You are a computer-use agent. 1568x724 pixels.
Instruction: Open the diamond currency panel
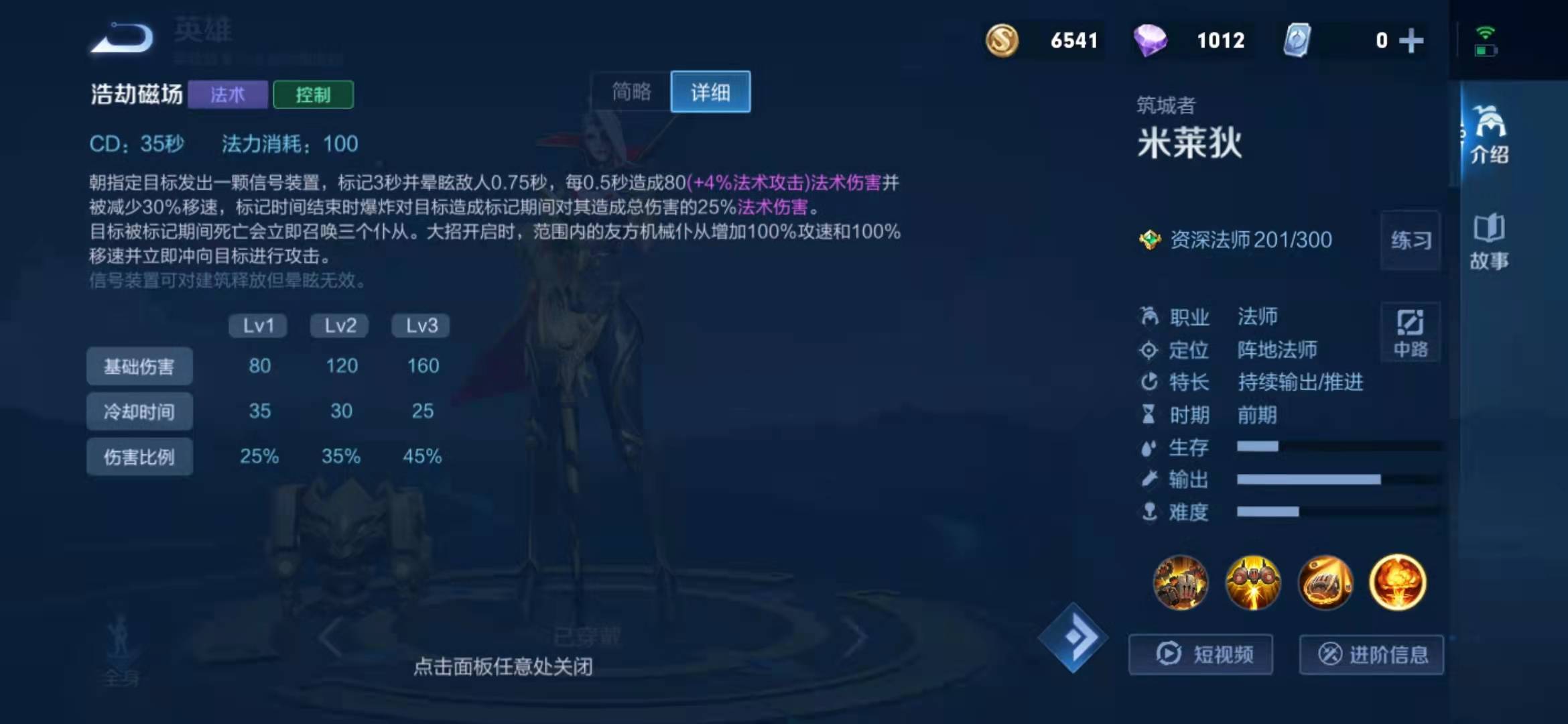[x=1151, y=40]
